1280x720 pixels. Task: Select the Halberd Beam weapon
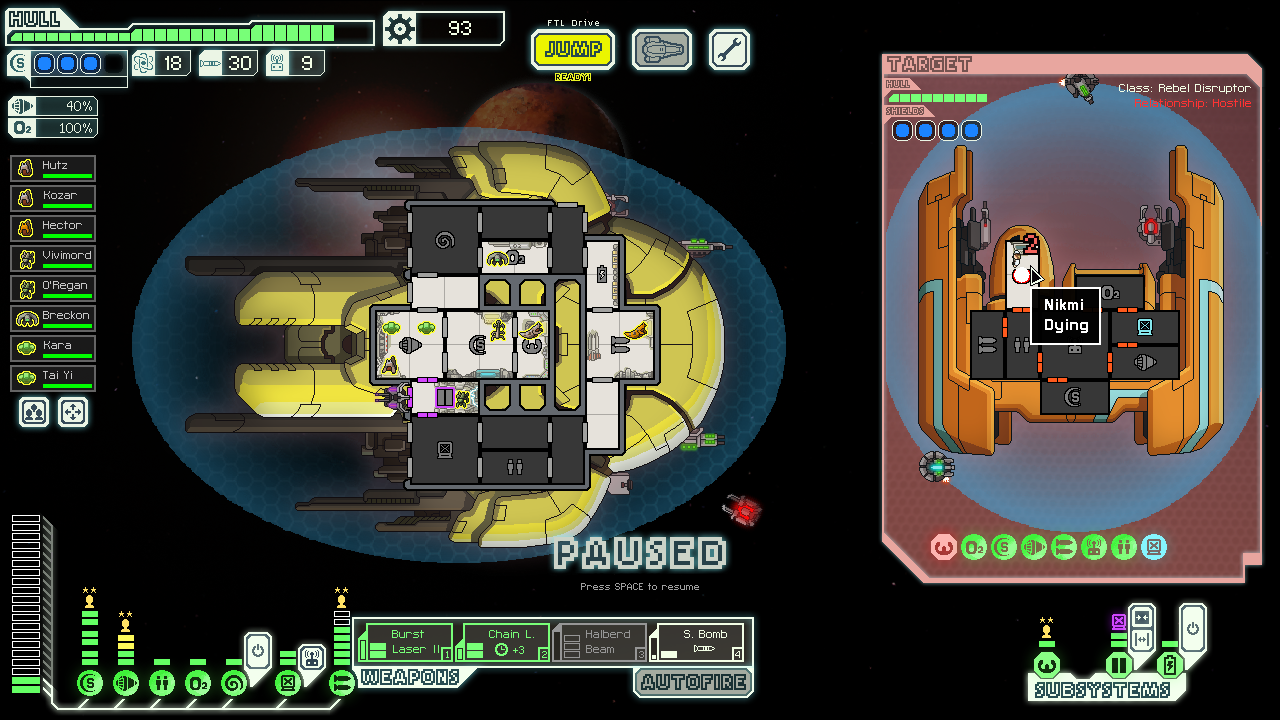tap(601, 642)
